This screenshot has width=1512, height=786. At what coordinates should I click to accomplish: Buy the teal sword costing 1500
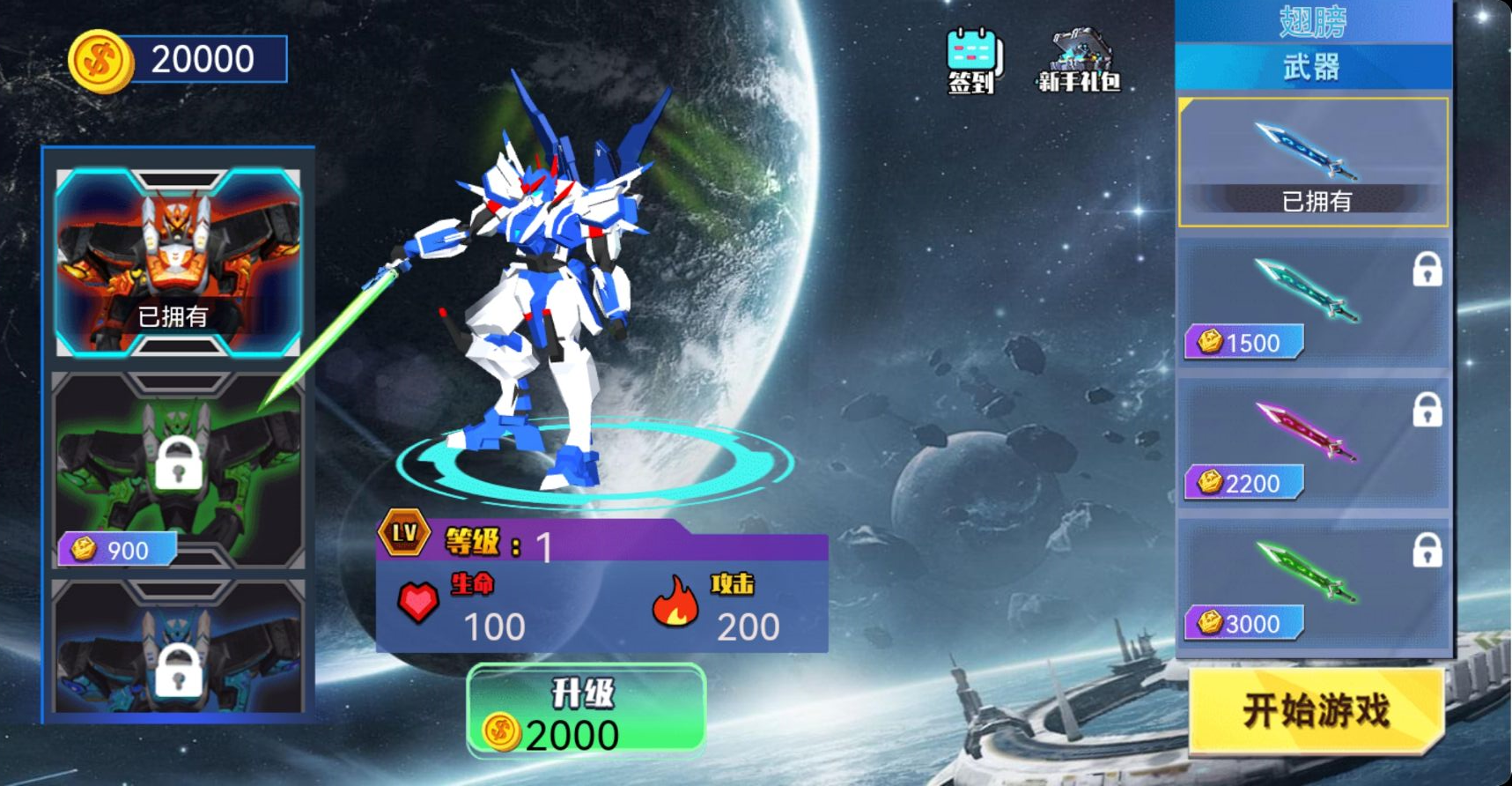tap(1313, 302)
